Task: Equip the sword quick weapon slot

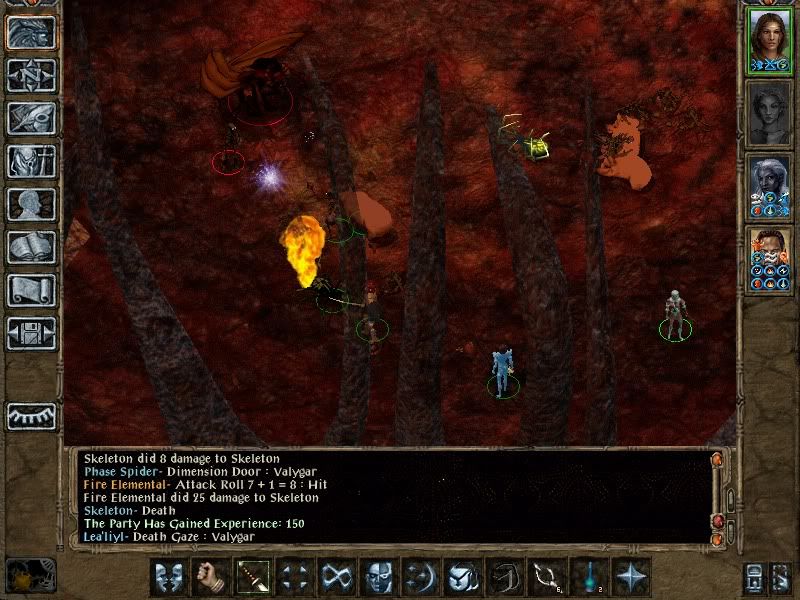Action: point(253,577)
